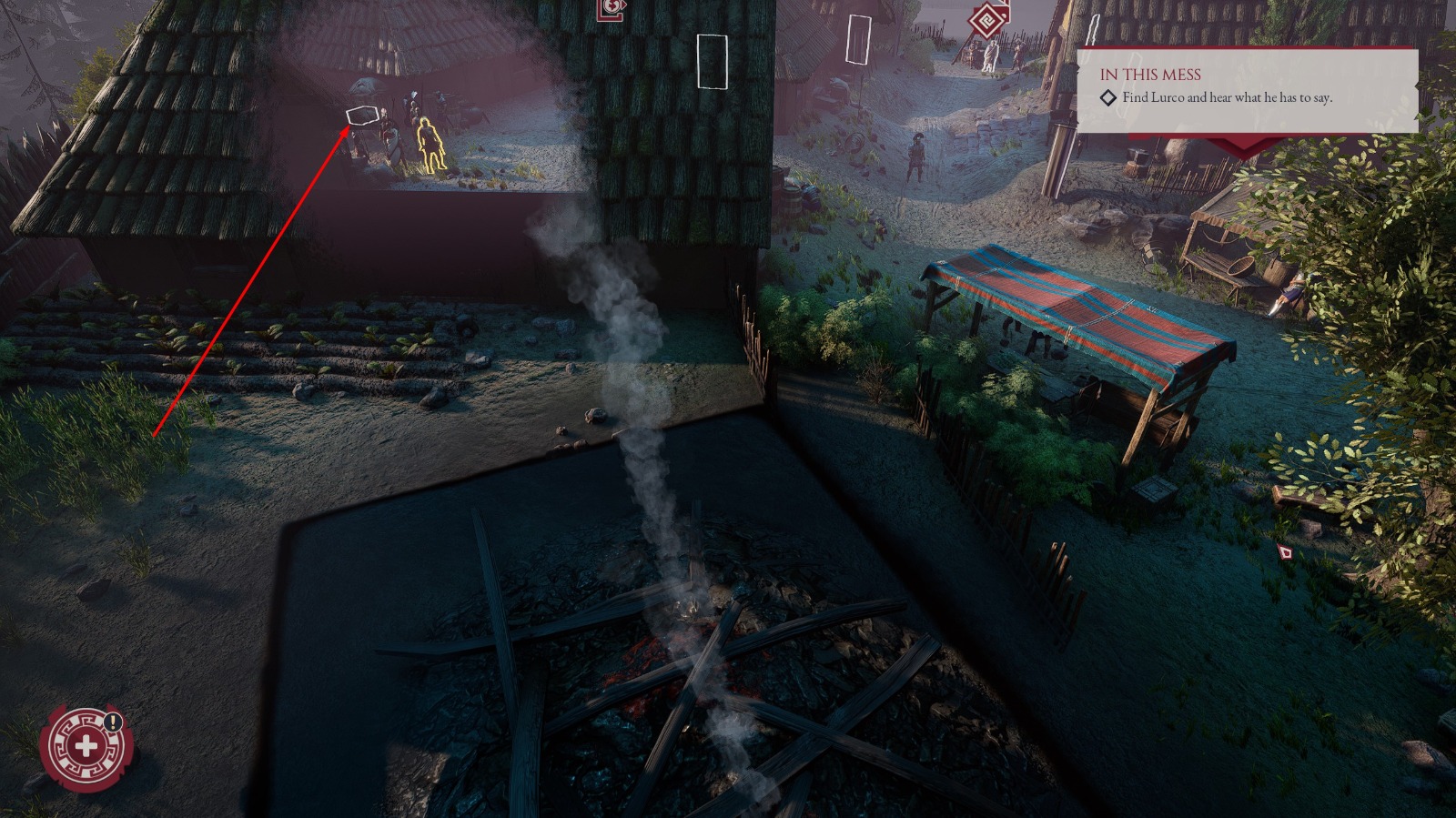1456x818 pixels.
Task: Select the arrow glyph inside the top-left marker
Action: pyautogui.click(x=624, y=4)
